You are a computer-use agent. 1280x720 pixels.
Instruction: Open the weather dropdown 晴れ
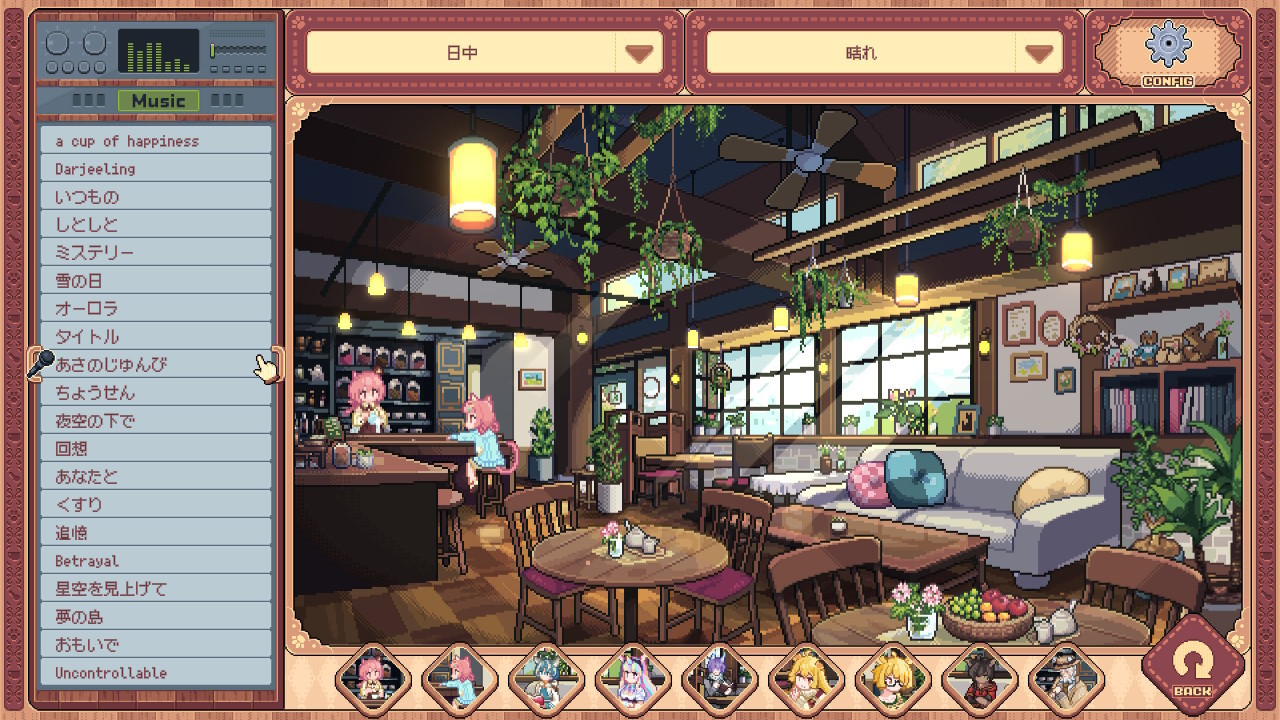click(884, 53)
